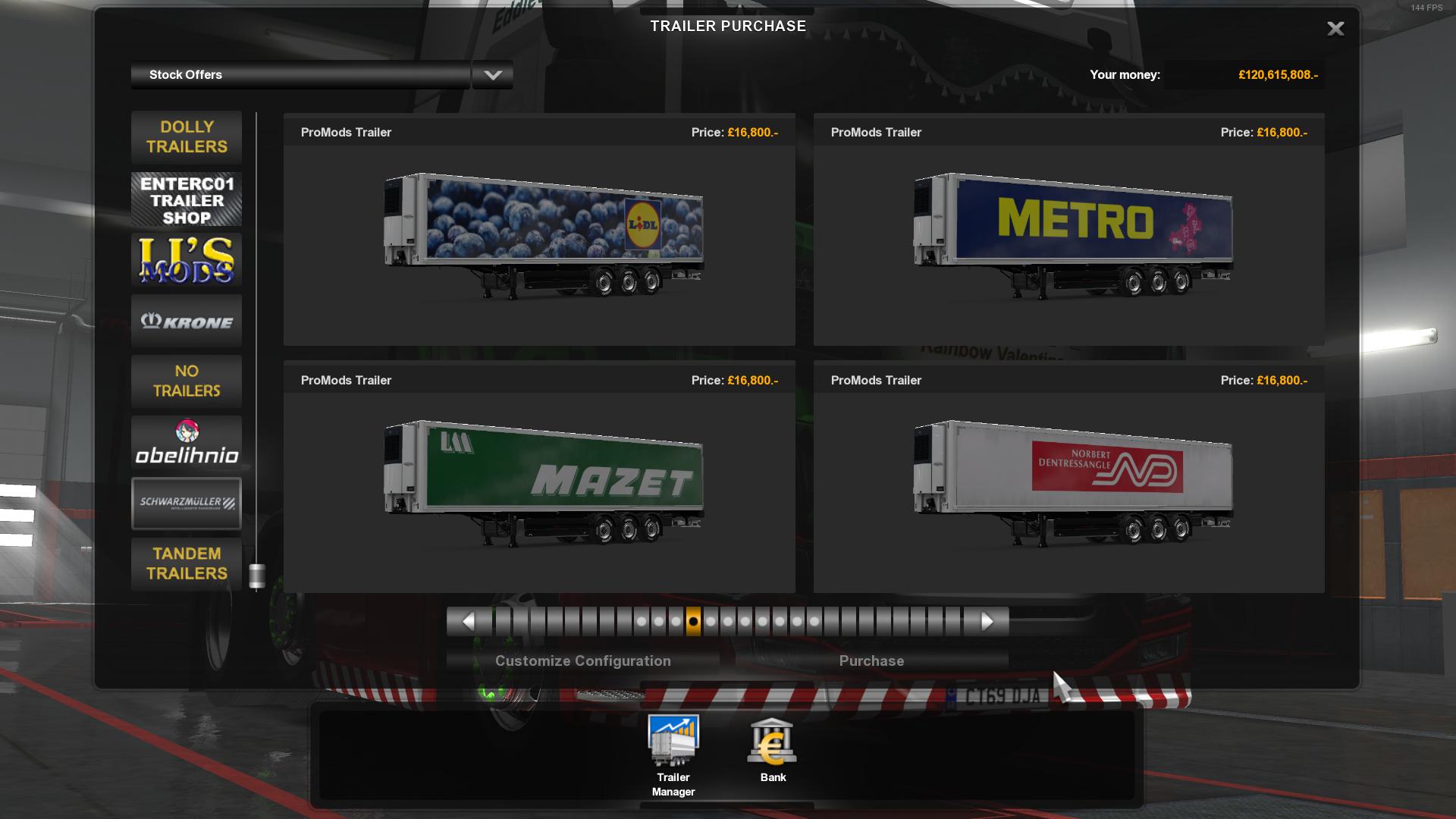Image resolution: width=1456 pixels, height=819 pixels.
Task: Expand the DOLLY TRAILERS category
Action: 186,137
